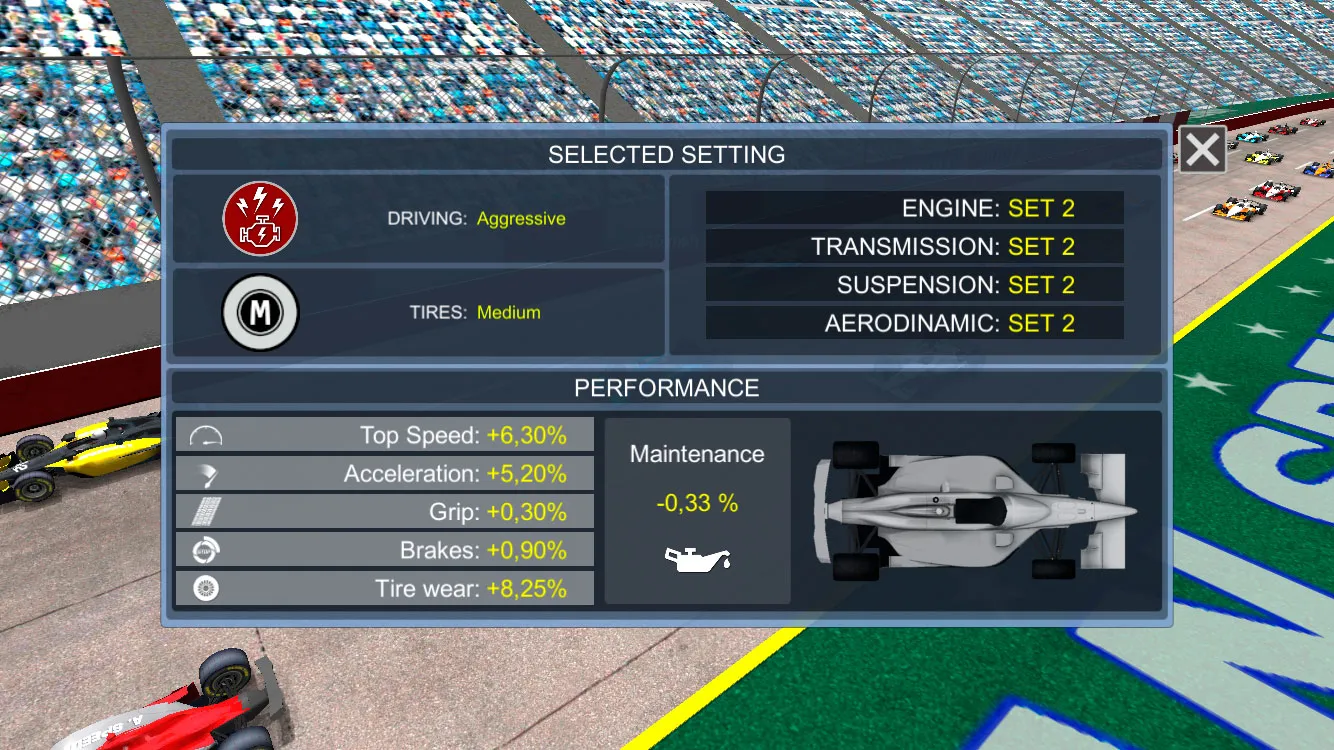The width and height of the screenshot is (1334, 750).
Task: Change the ENGINE: SET 2 option
Action: click(913, 208)
